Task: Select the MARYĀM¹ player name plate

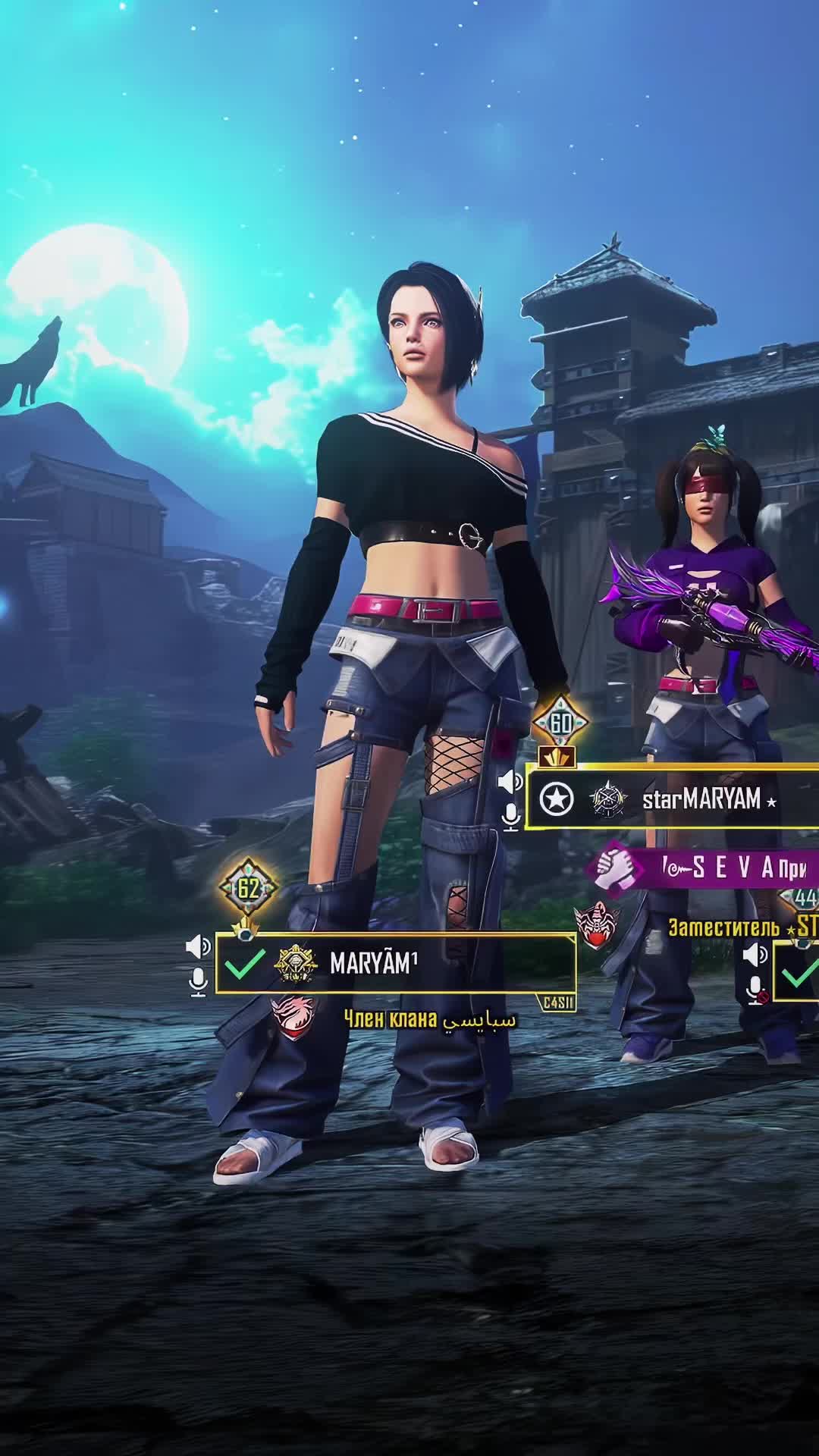Action: [x=394, y=963]
